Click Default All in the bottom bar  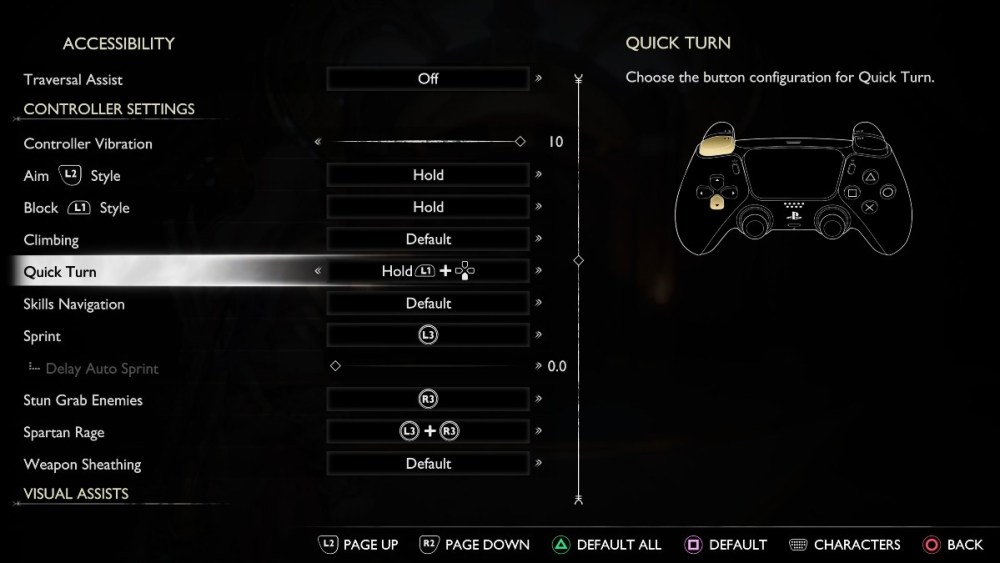tap(608, 545)
